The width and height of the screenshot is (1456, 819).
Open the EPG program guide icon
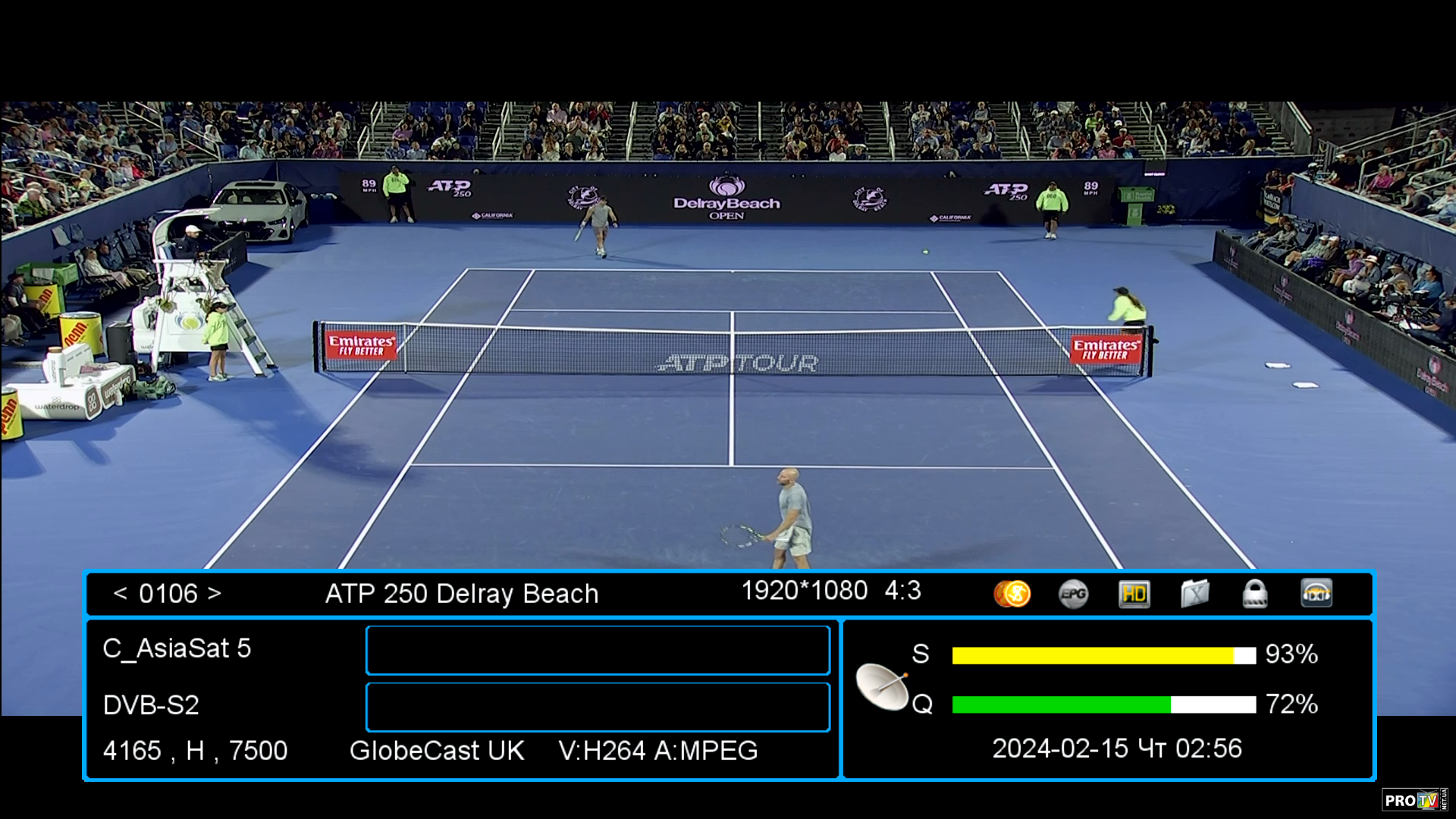(x=1073, y=594)
